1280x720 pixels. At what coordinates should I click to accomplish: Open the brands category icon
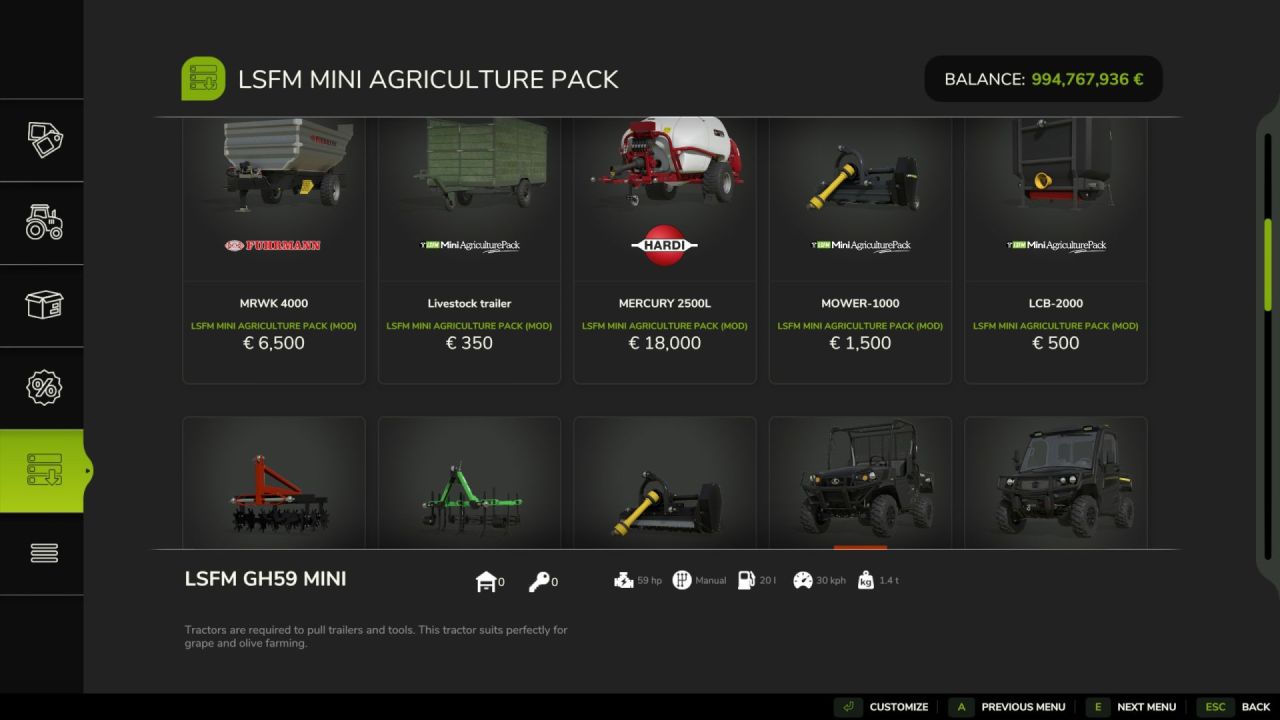pyautogui.click(x=42, y=140)
